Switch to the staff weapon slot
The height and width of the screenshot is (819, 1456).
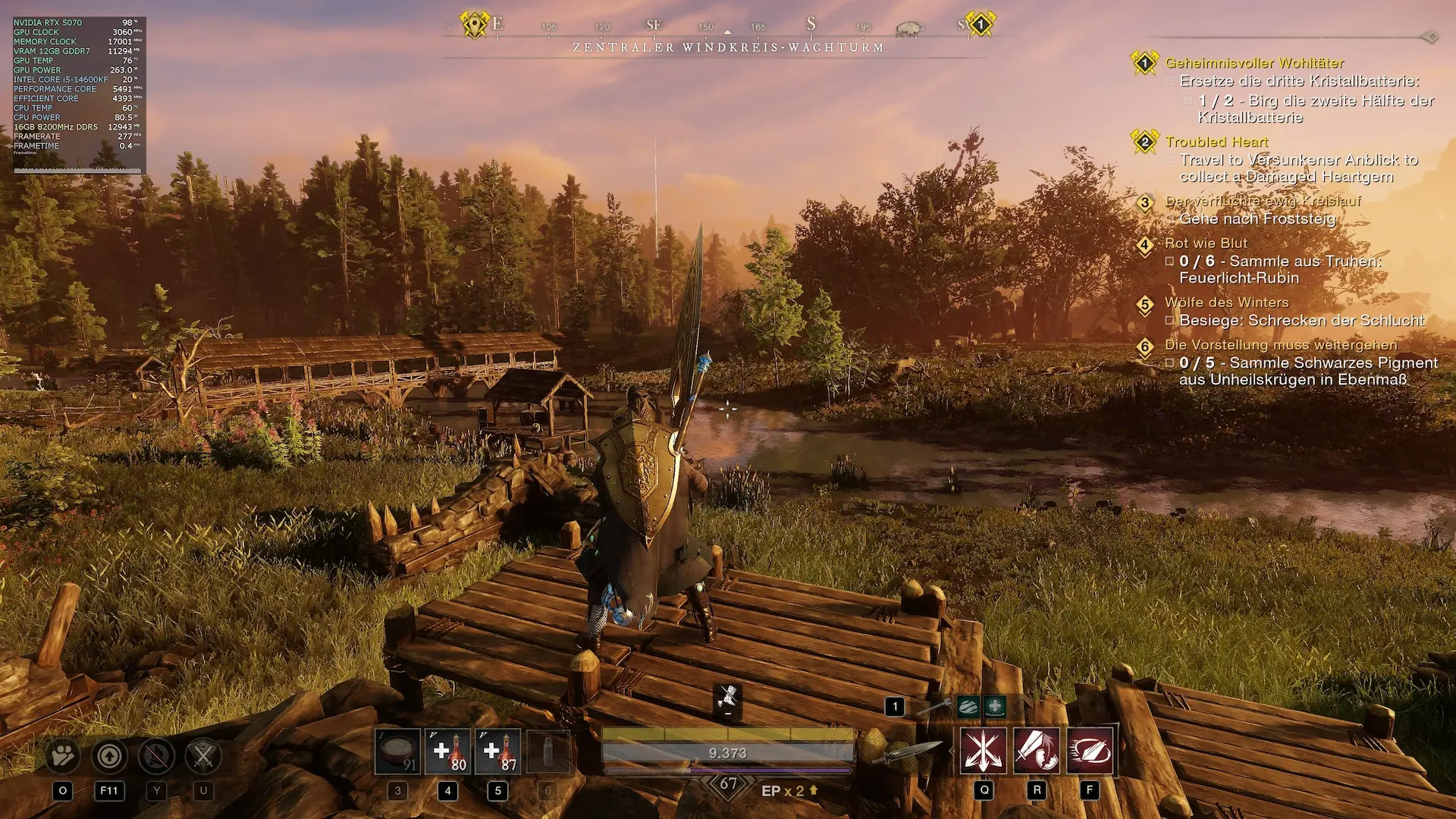point(934,708)
